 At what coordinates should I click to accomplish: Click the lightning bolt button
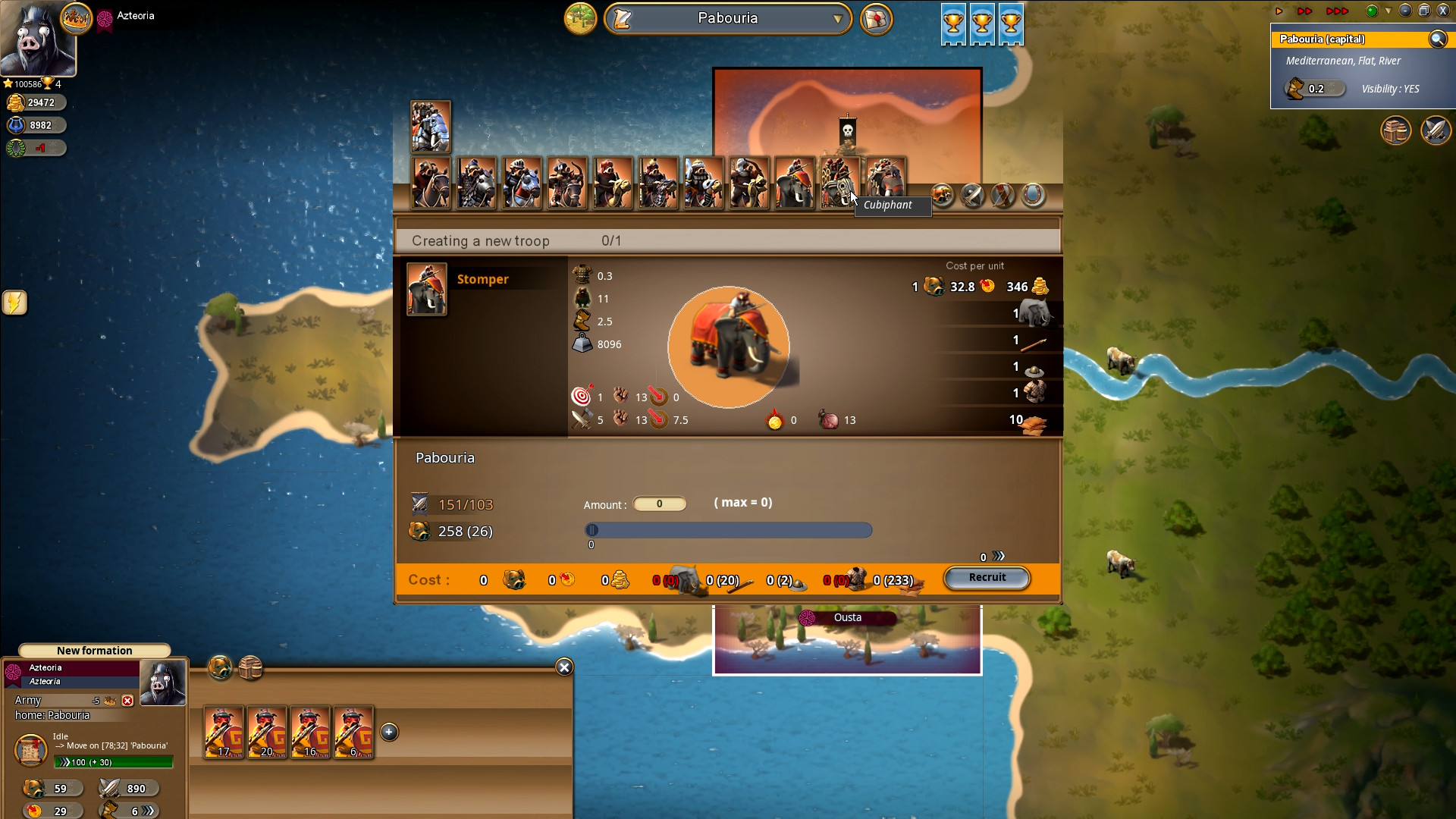(14, 303)
